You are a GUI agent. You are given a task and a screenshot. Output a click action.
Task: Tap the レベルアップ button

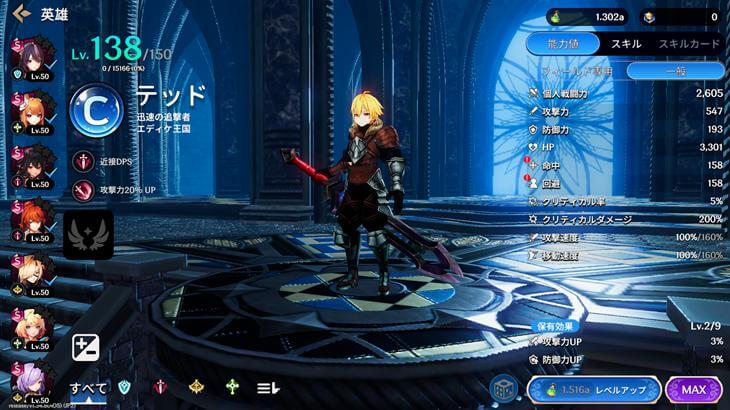(593, 389)
